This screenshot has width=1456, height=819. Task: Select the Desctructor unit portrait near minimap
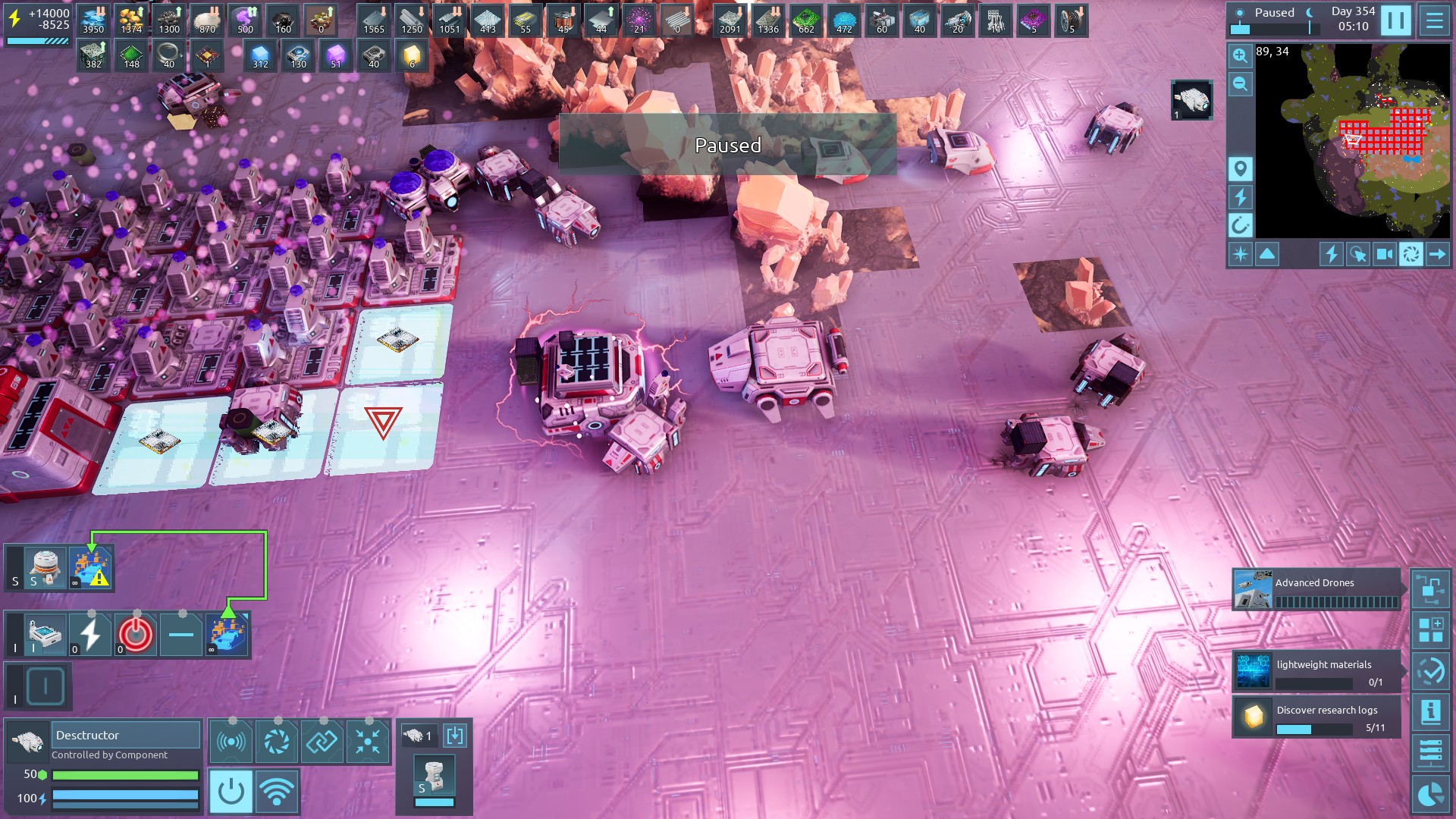pyautogui.click(x=1191, y=100)
